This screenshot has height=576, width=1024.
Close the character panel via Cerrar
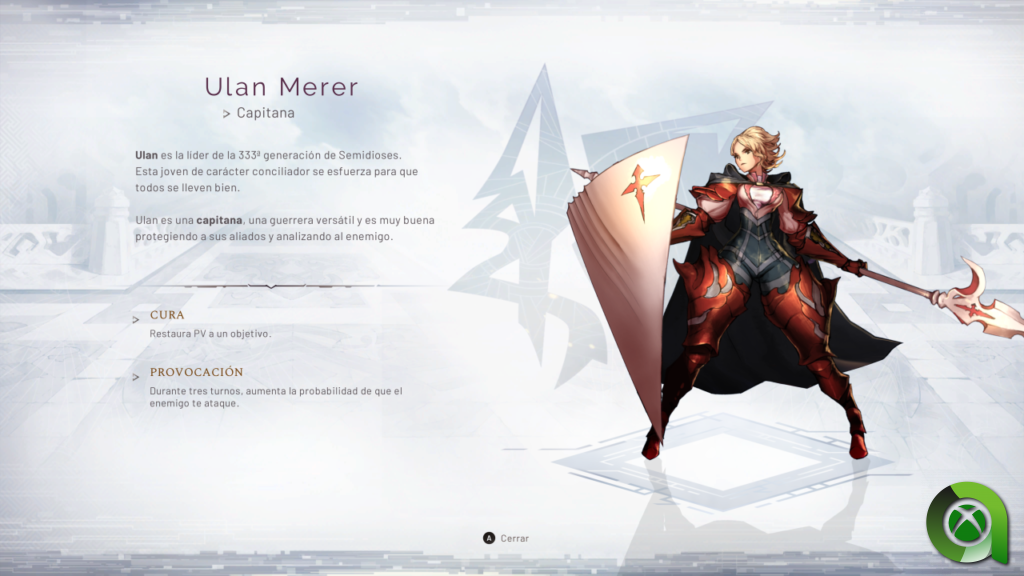(506, 538)
